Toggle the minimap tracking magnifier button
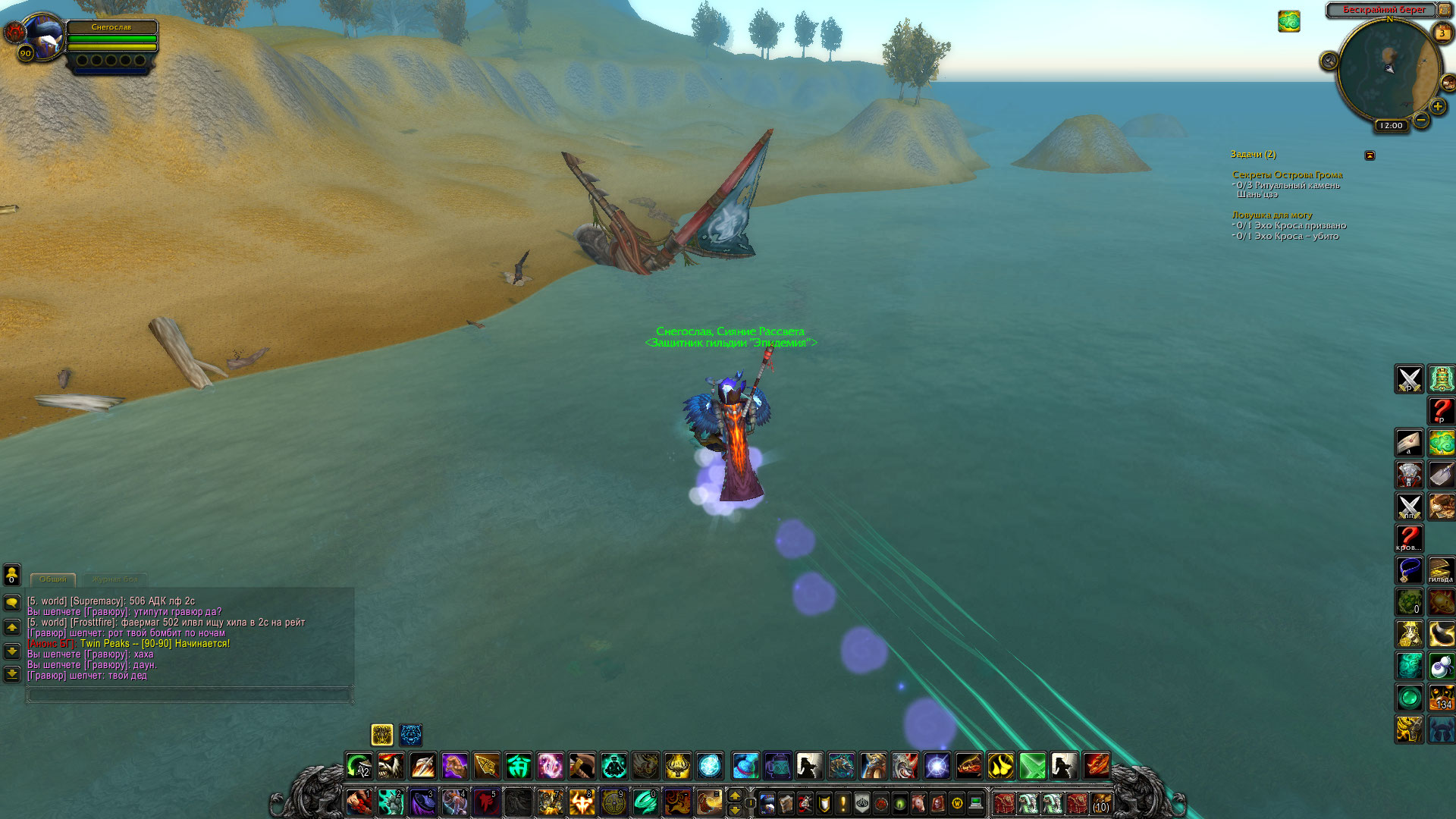The height and width of the screenshot is (819, 1456). [x=1329, y=61]
